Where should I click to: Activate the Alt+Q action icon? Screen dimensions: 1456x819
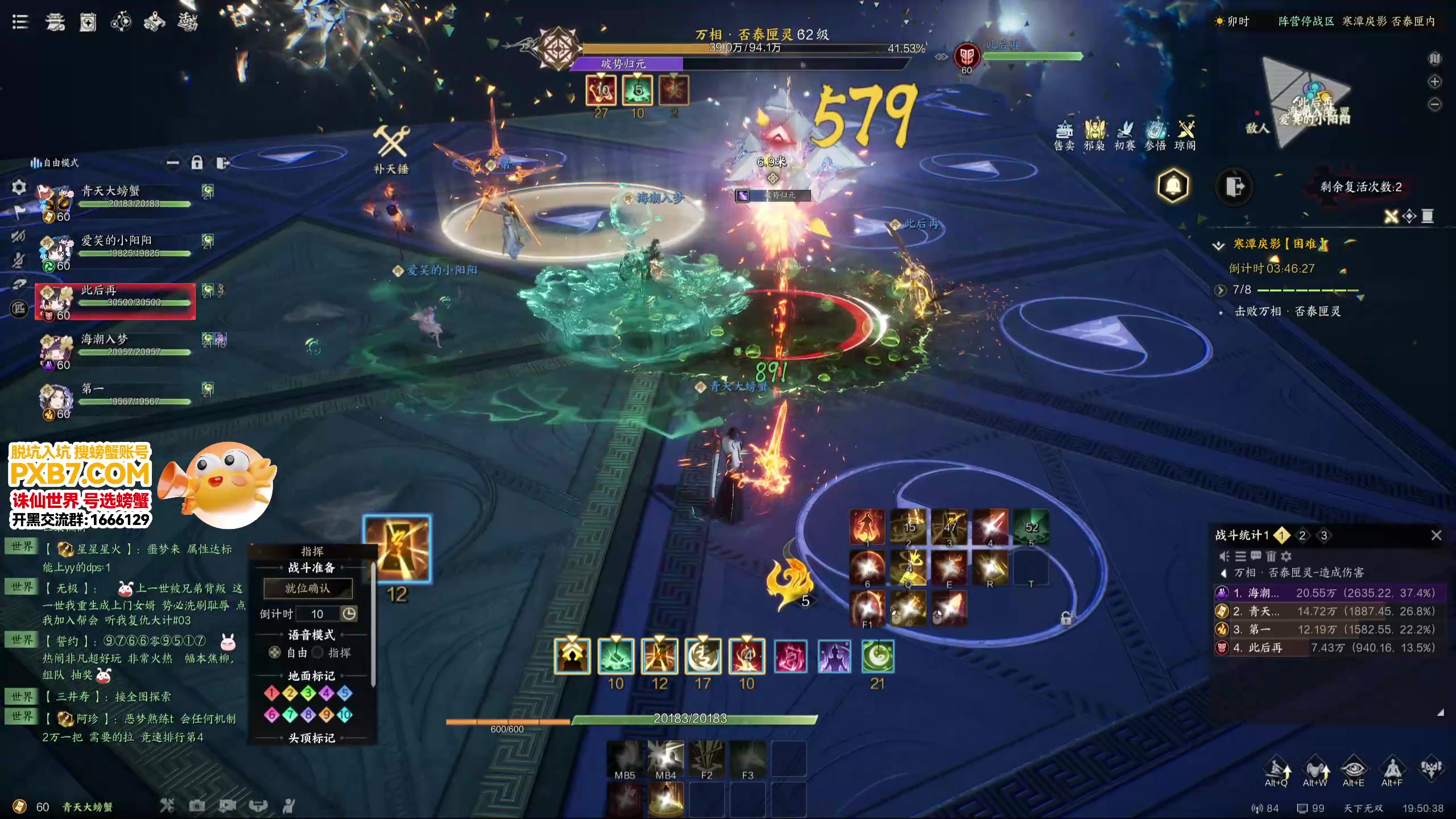coord(1277,770)
